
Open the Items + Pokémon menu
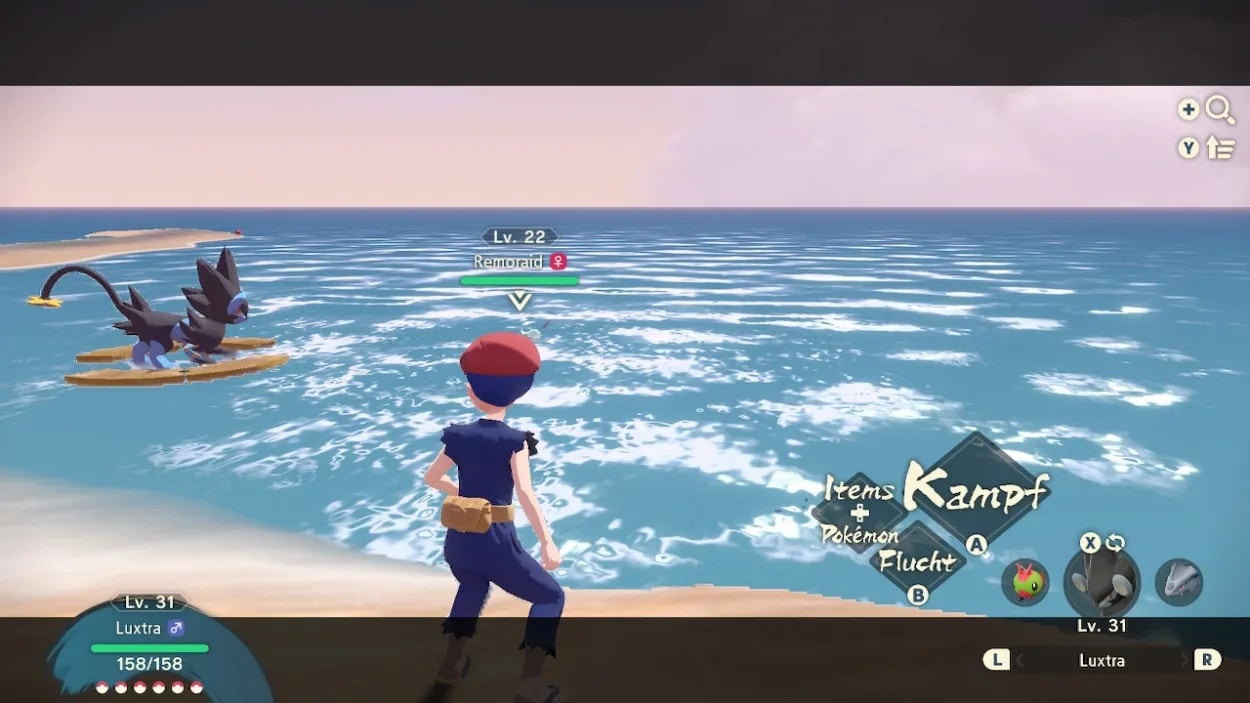[x=860, y=512]
